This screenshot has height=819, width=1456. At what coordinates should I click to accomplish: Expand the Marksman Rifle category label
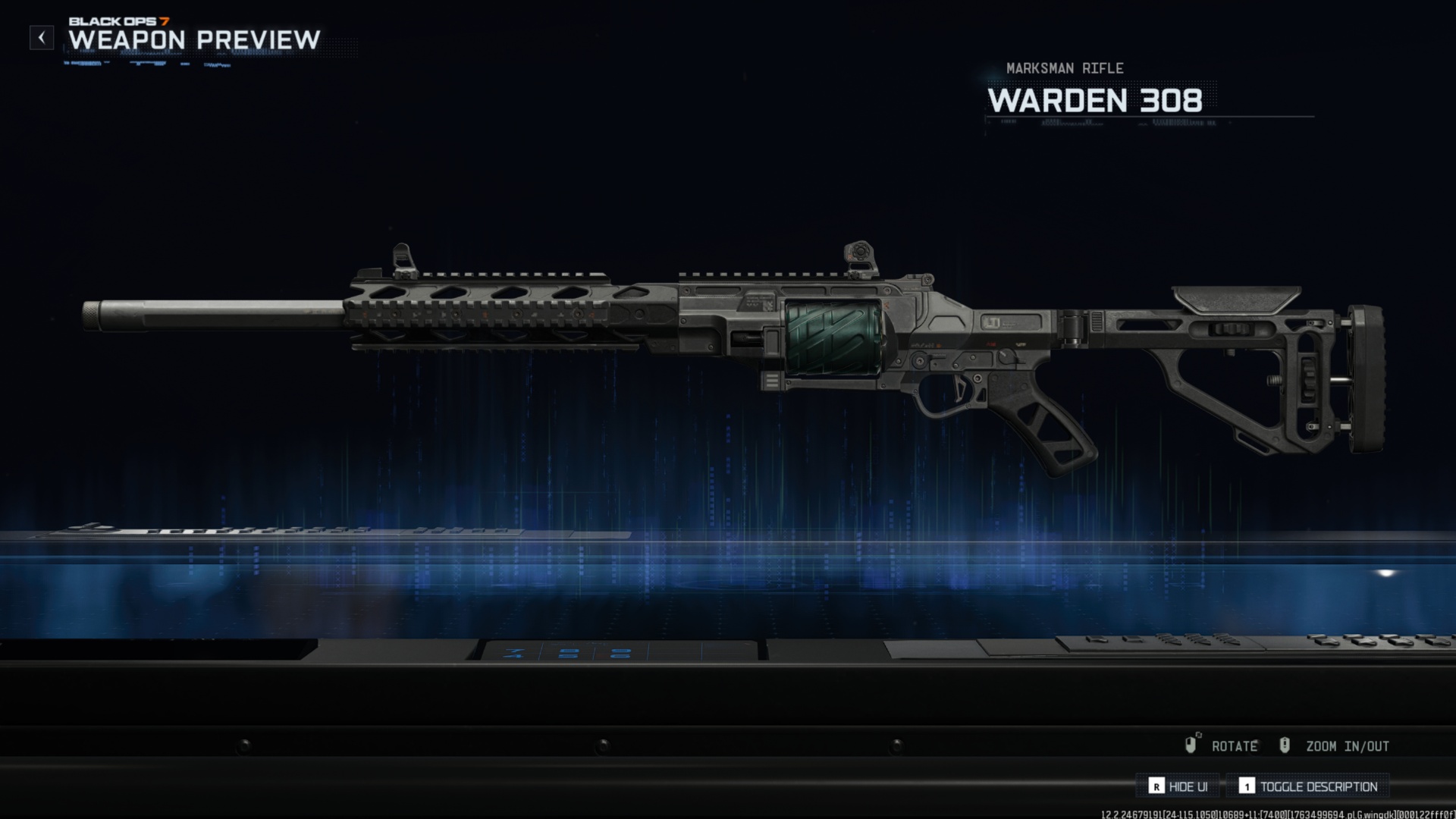[1065, 67]
